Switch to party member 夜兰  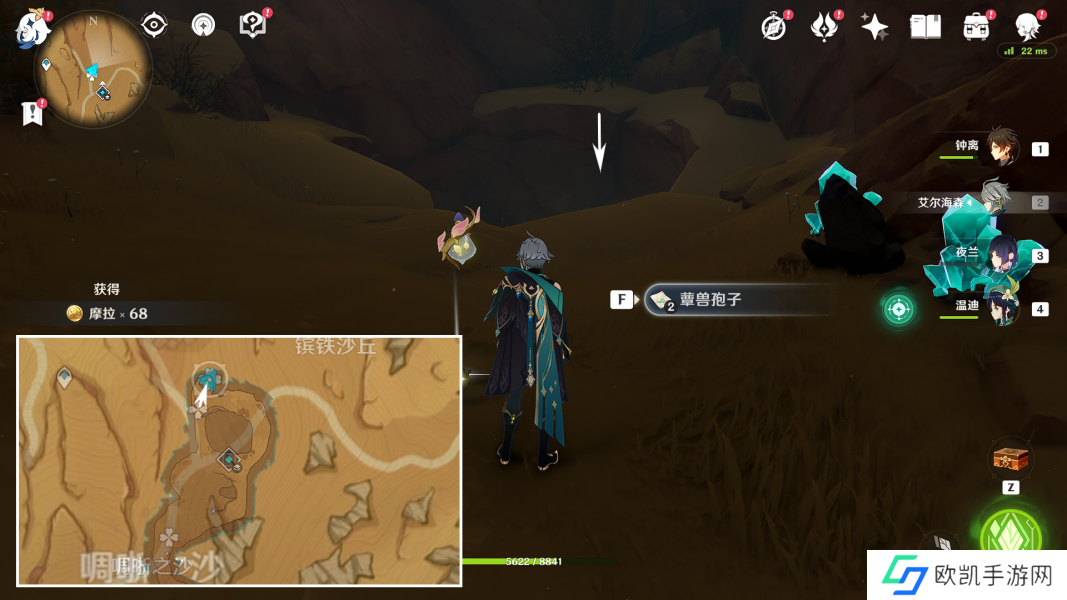click(1001, 254)
